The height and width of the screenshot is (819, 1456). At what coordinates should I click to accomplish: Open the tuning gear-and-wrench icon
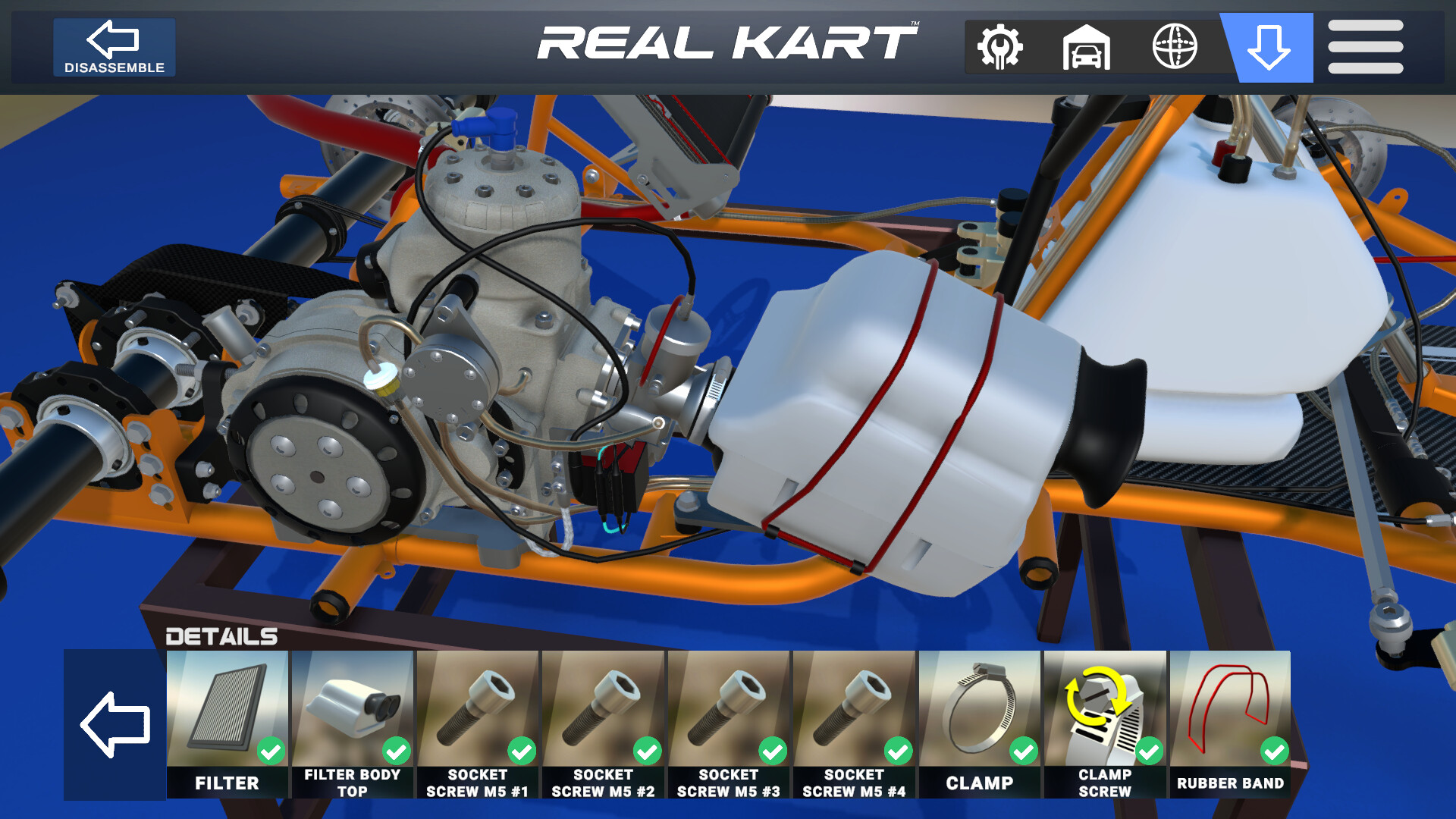(x=999, y=47)
